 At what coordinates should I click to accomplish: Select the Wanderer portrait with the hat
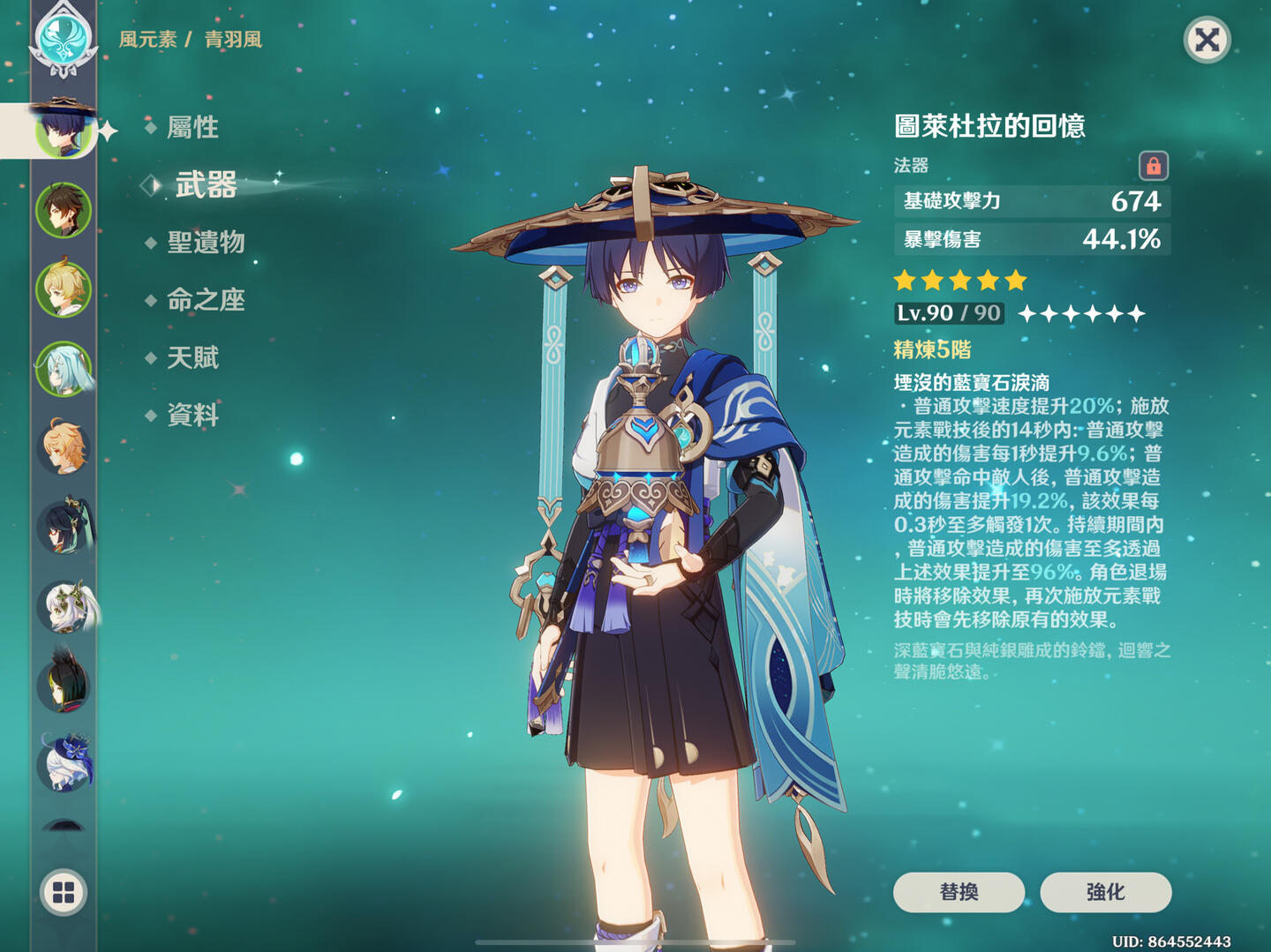[63, 131]
